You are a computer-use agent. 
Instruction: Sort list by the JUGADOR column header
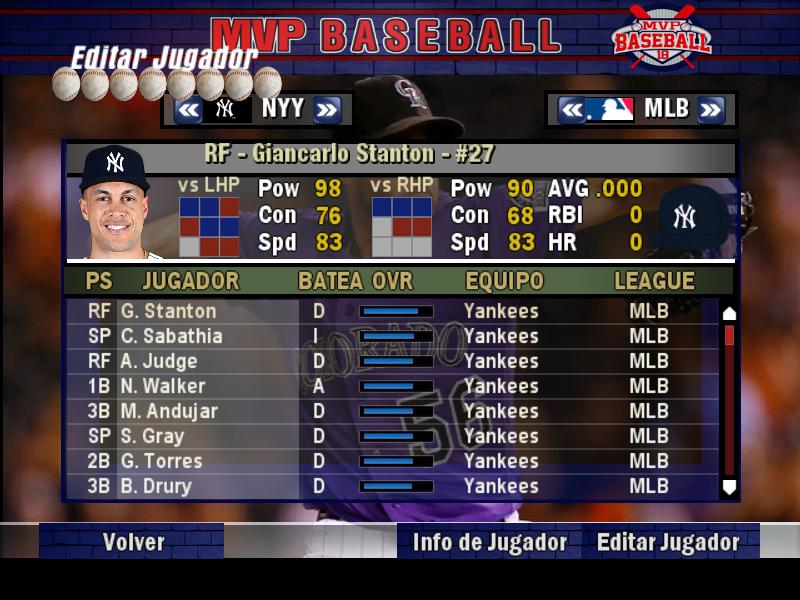(x=191, y=281)
